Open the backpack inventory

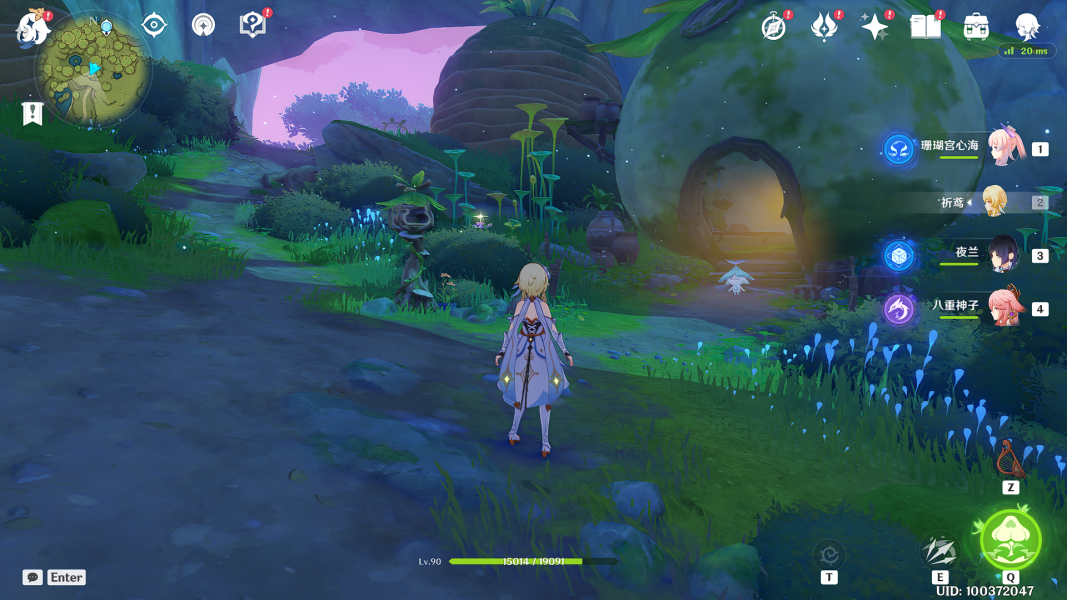(976, 27)
